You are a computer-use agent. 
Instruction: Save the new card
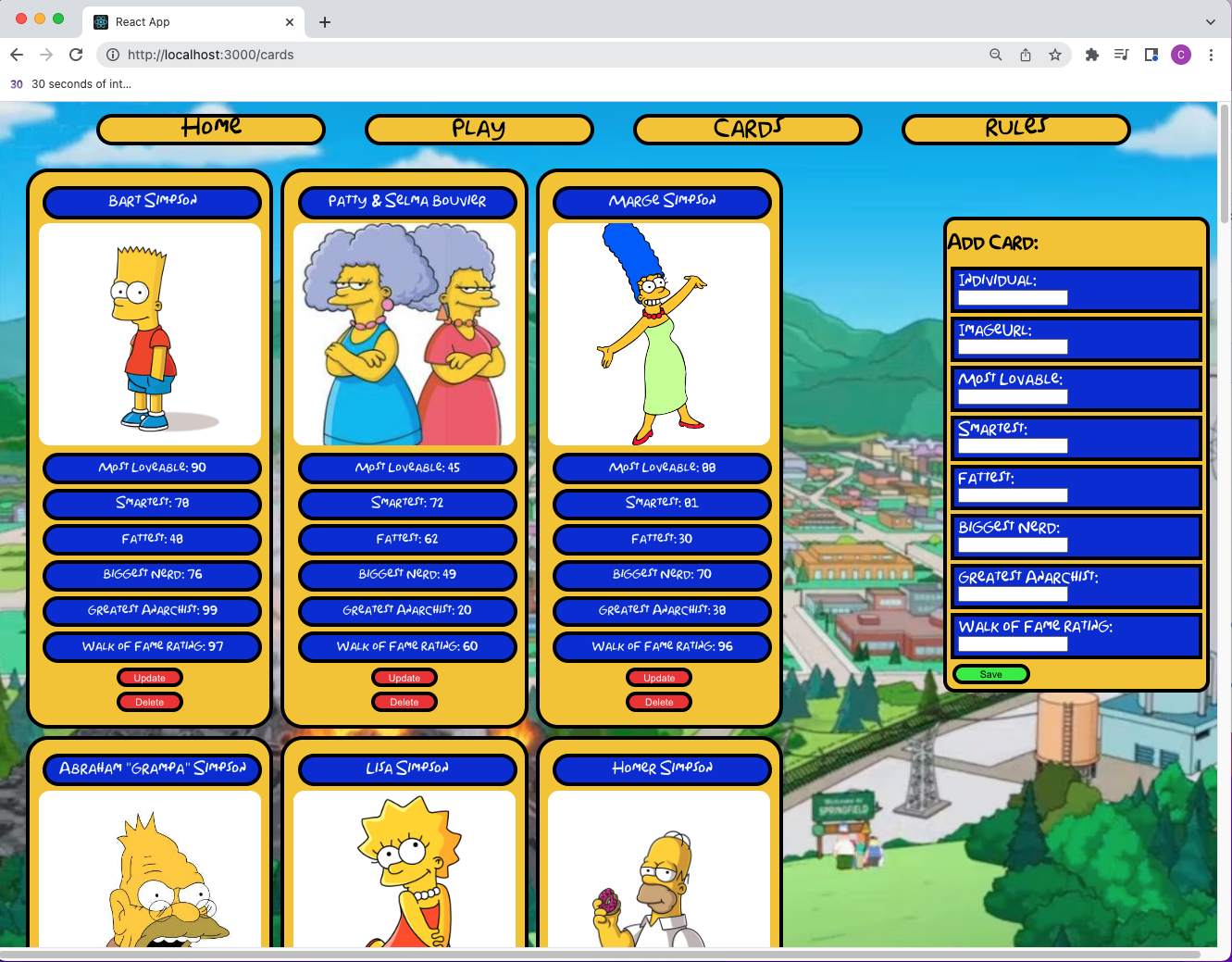pyautogui.click(x=989, y=674)
